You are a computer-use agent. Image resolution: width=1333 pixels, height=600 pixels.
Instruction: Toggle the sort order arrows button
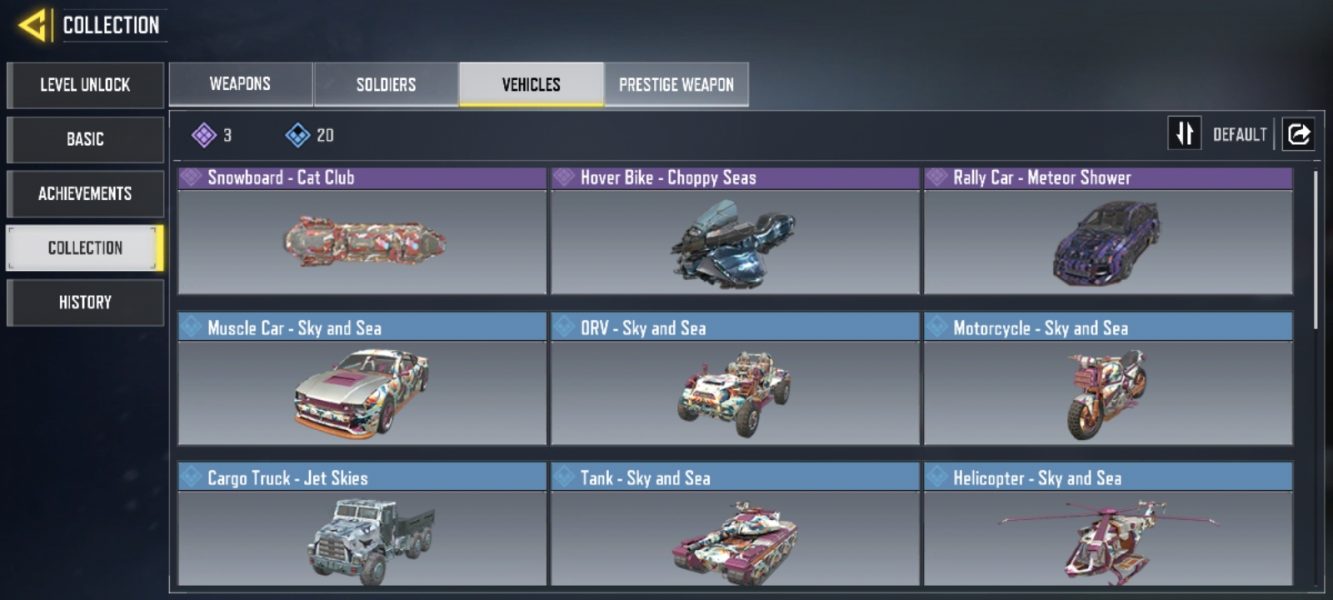tap(1185, 134)
